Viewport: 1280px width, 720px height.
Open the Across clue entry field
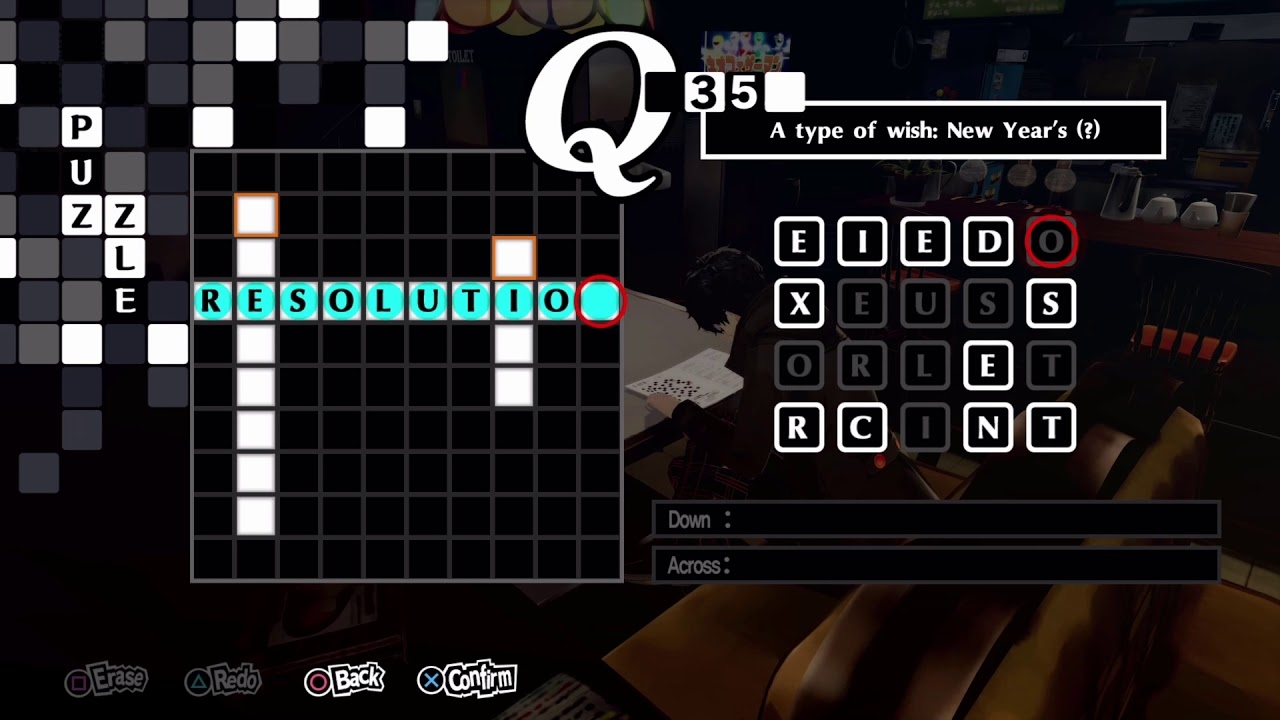click(x=937, y=566)
